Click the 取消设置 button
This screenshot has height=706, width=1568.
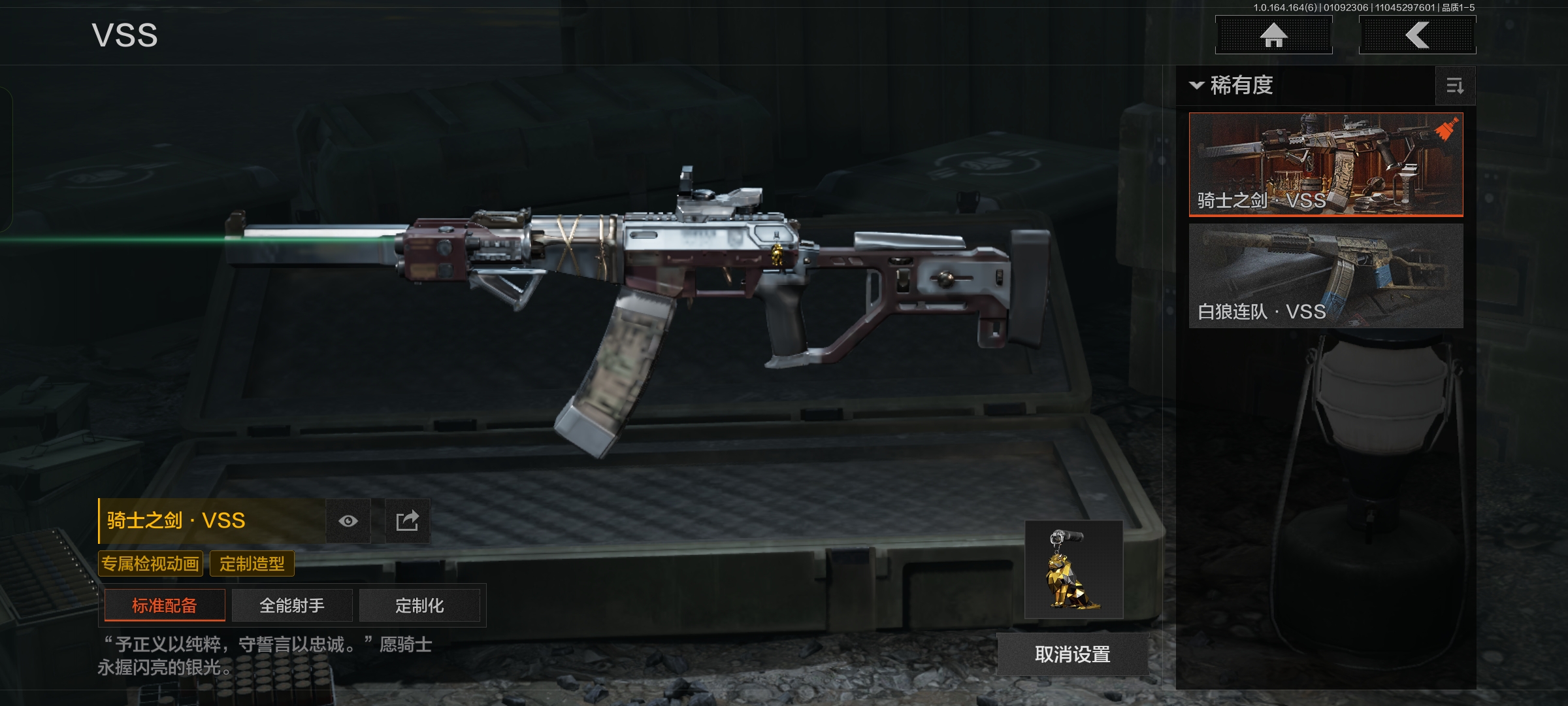pos(1072,654)
